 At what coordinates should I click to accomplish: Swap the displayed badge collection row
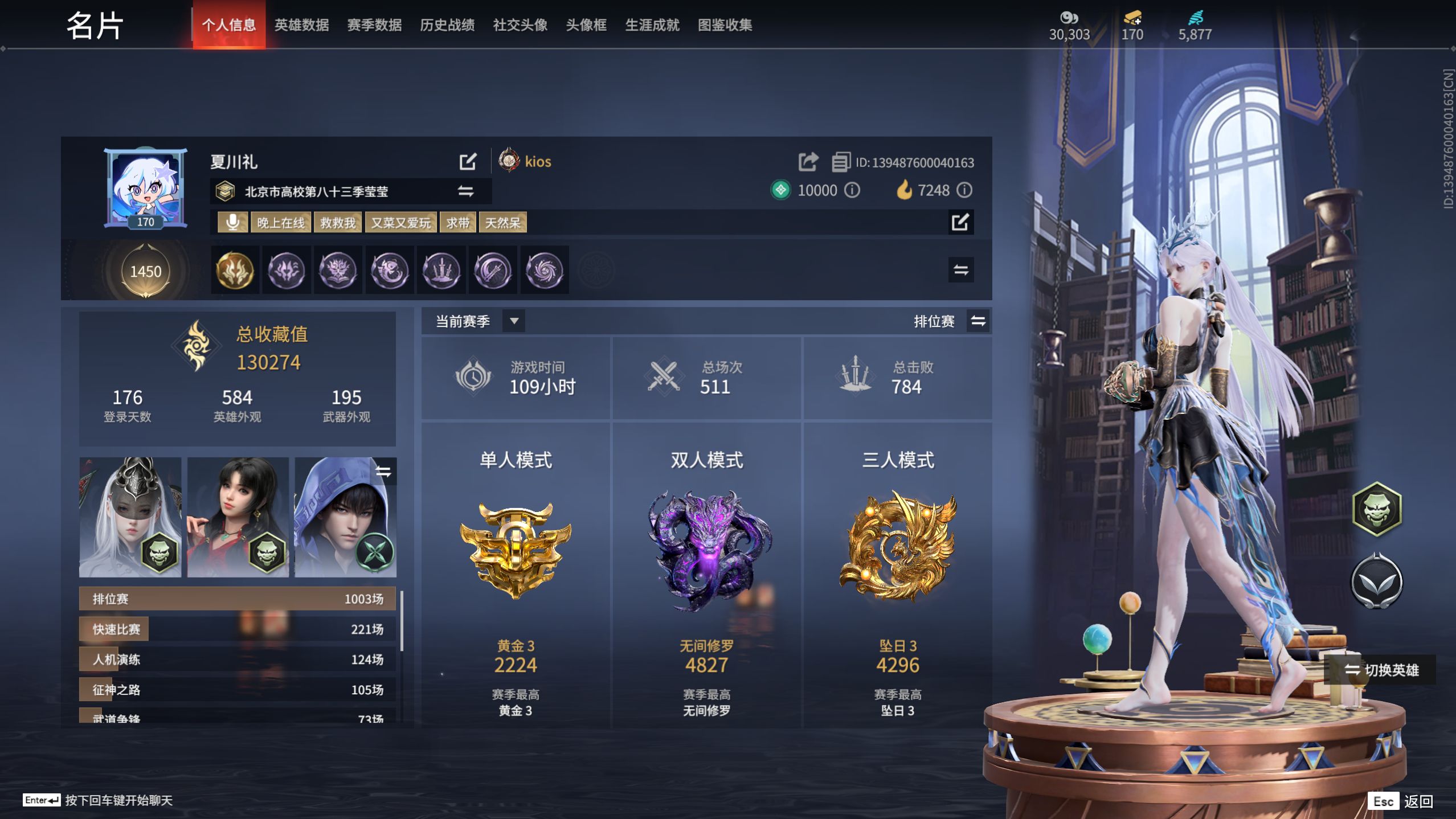click(962, 270)
